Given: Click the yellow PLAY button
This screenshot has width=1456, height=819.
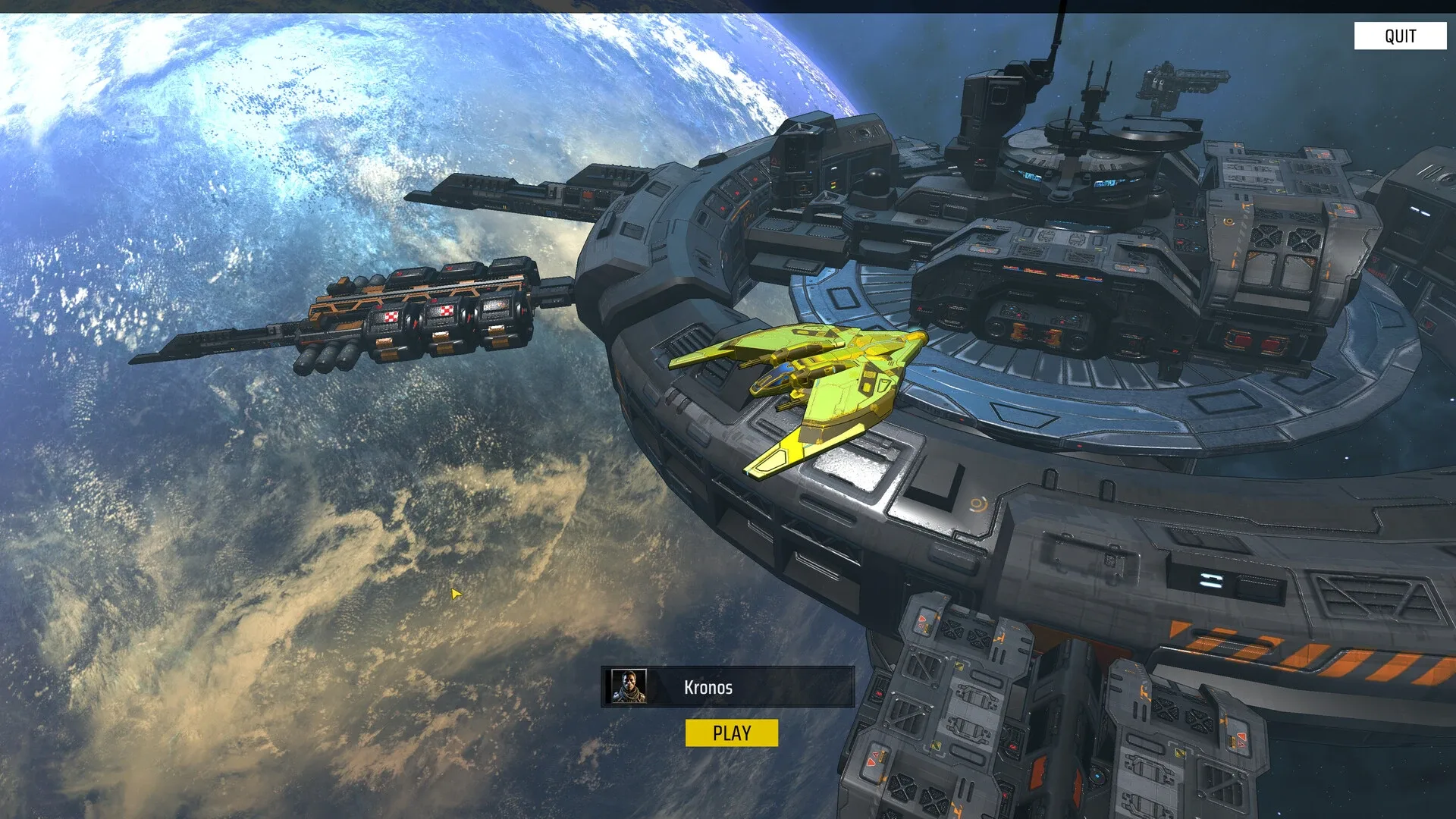Looking at the screenshot, I should pos(731,733).
